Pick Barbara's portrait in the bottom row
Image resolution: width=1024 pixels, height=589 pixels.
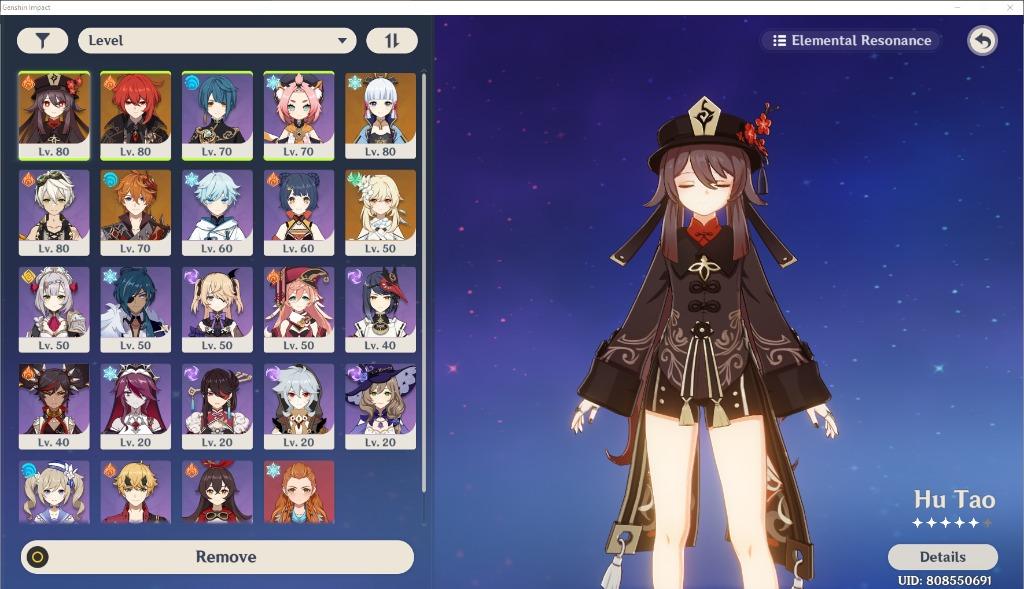(x=54, y=491)
